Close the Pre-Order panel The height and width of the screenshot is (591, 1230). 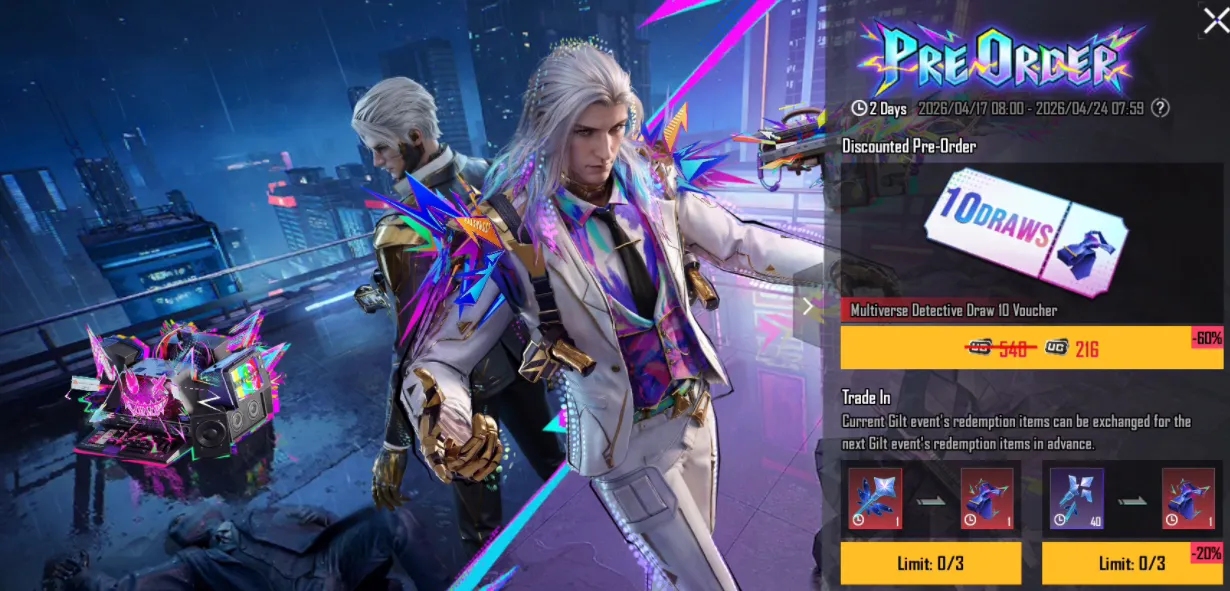pyautogui.click(x=1215, y=20)
